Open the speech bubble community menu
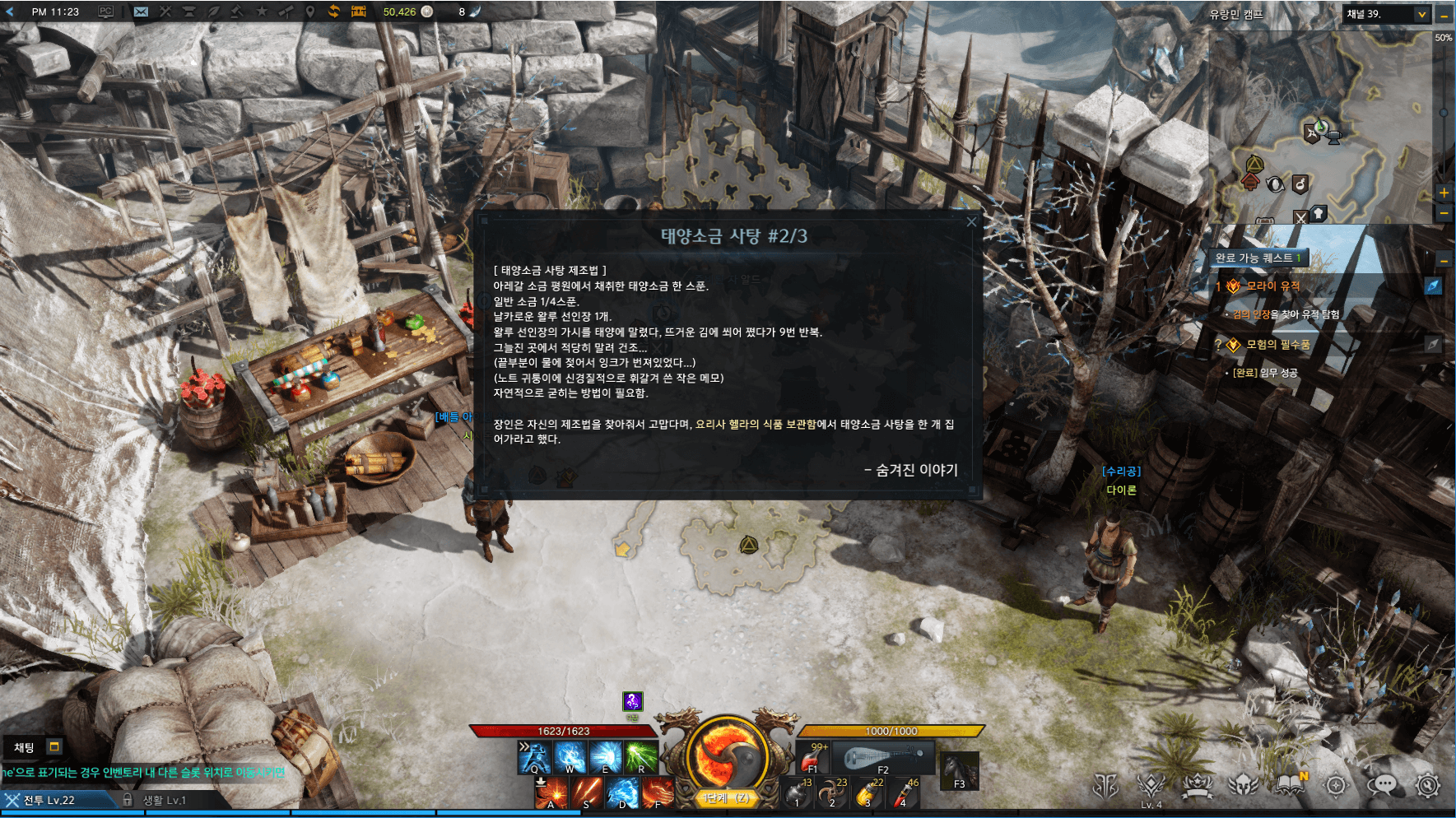Screen dimensions: 1456x818 (x=1382, y=785)
